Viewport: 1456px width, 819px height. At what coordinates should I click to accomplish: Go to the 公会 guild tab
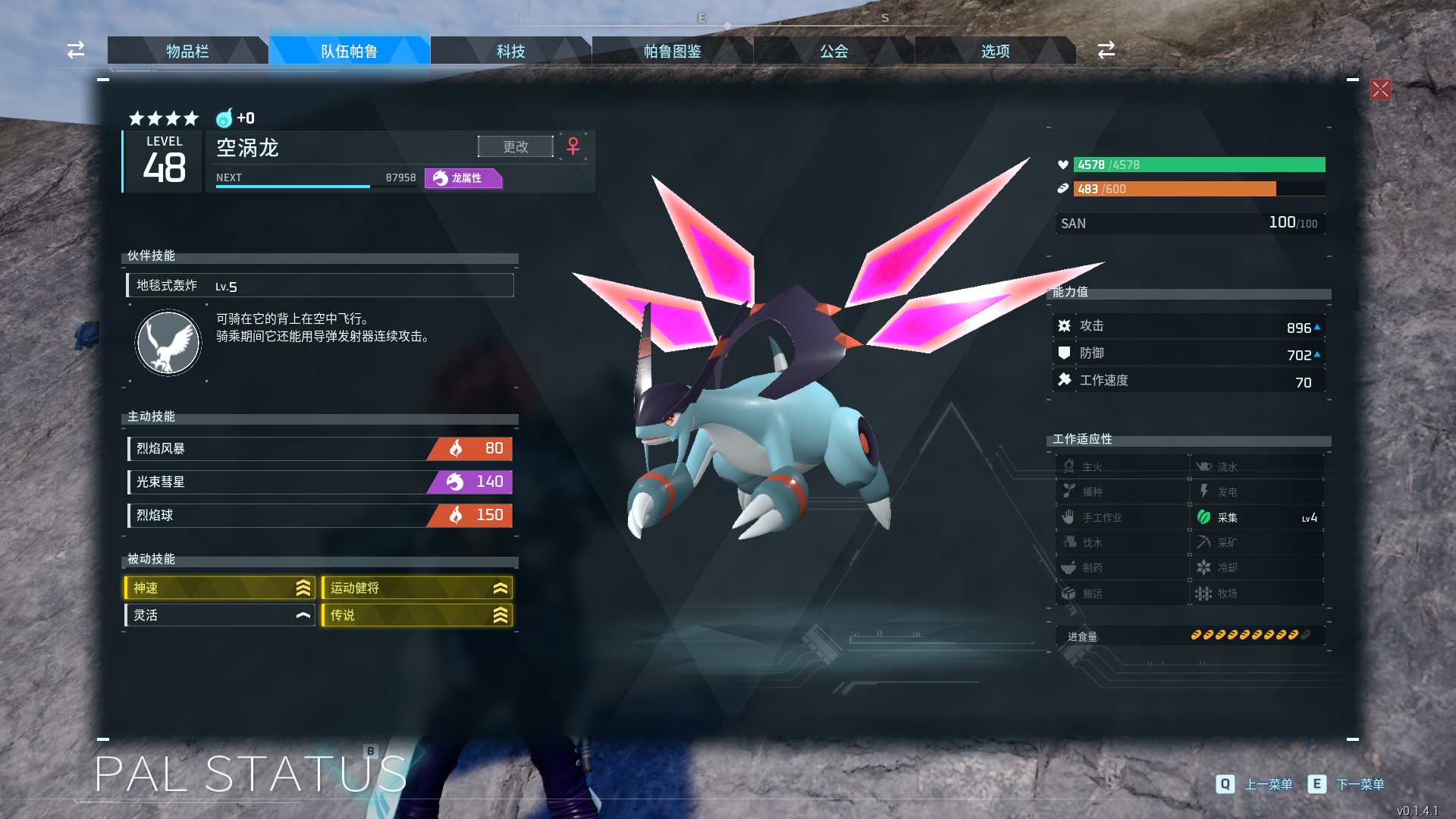833,51
